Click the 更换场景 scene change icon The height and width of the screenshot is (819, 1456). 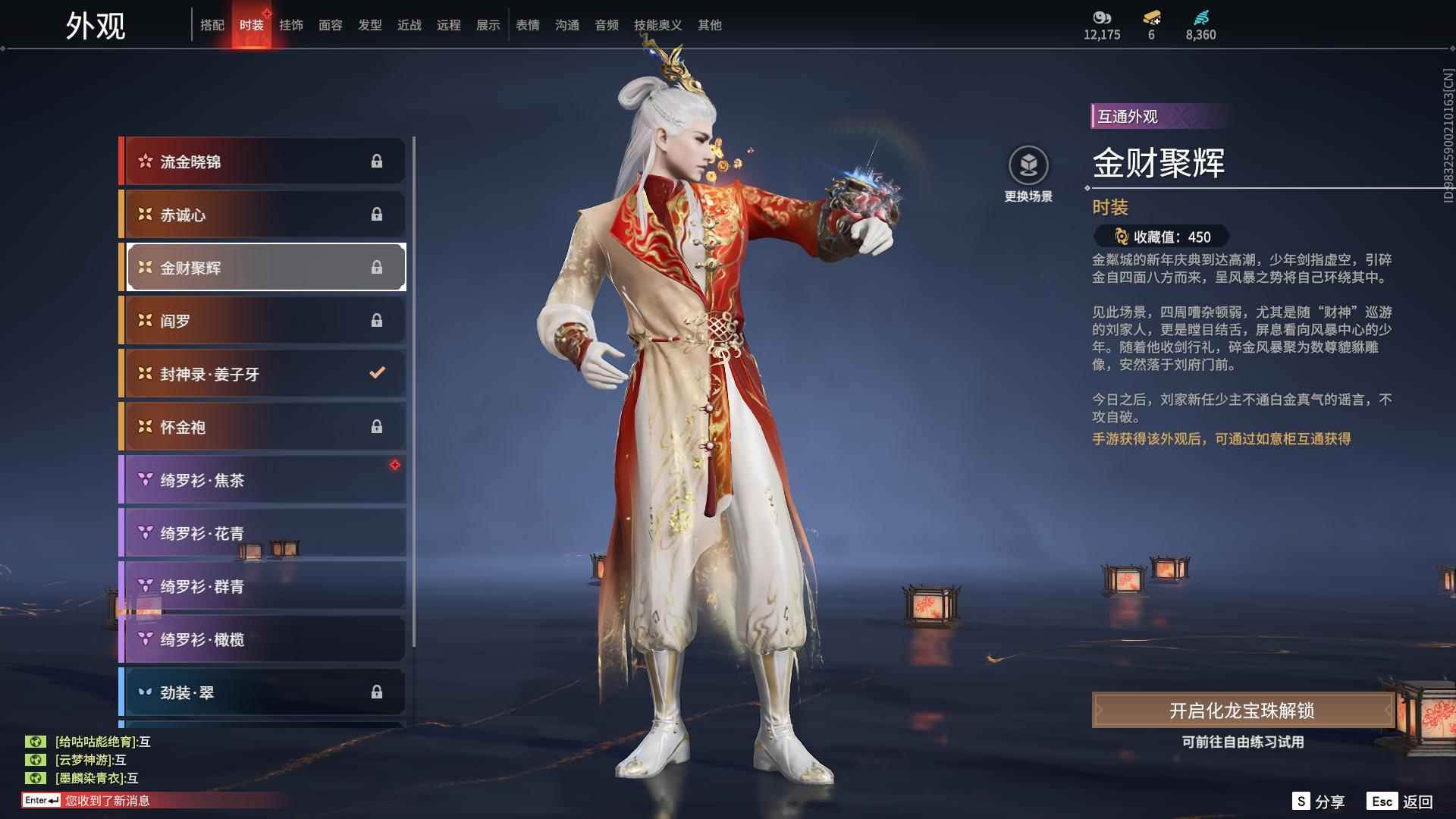click(1029, 165)
